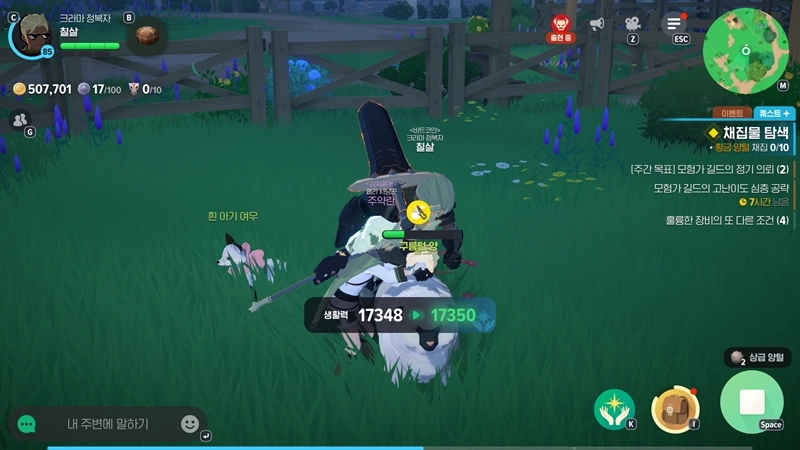Click the green chat bubble icon

[x=27, y=424]
